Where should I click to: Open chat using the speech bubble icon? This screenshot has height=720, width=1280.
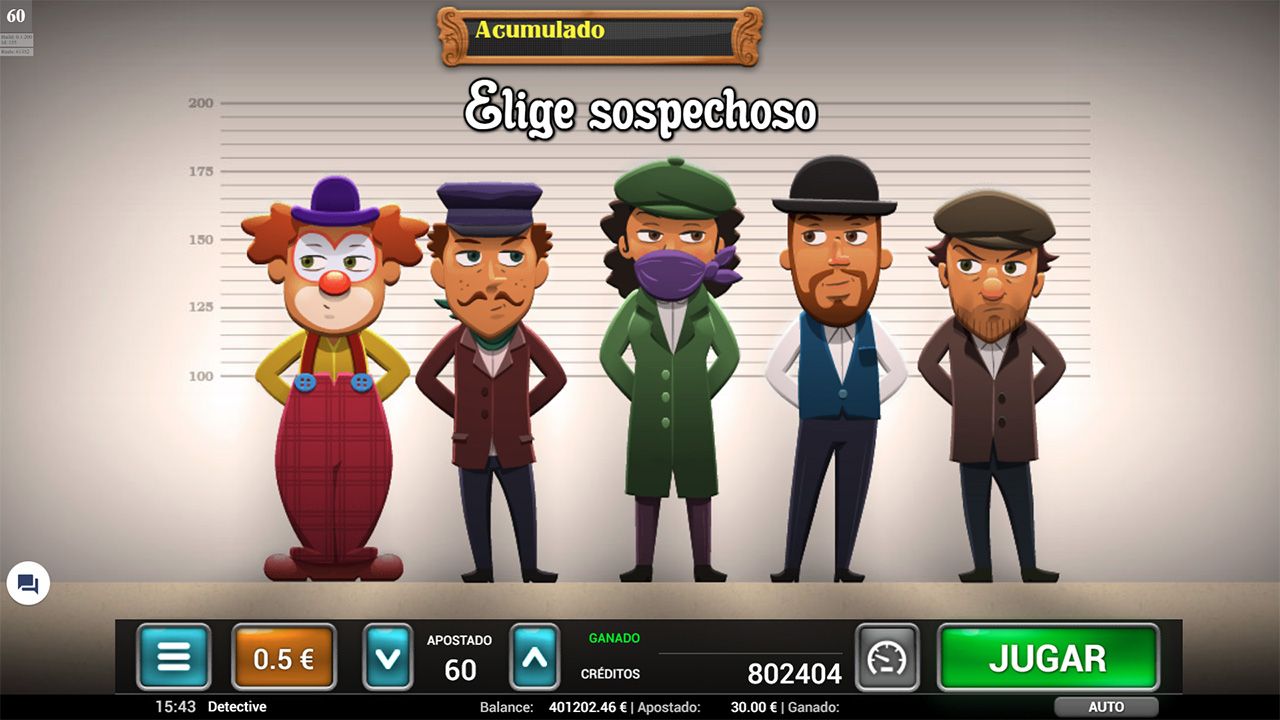(29, 584)
